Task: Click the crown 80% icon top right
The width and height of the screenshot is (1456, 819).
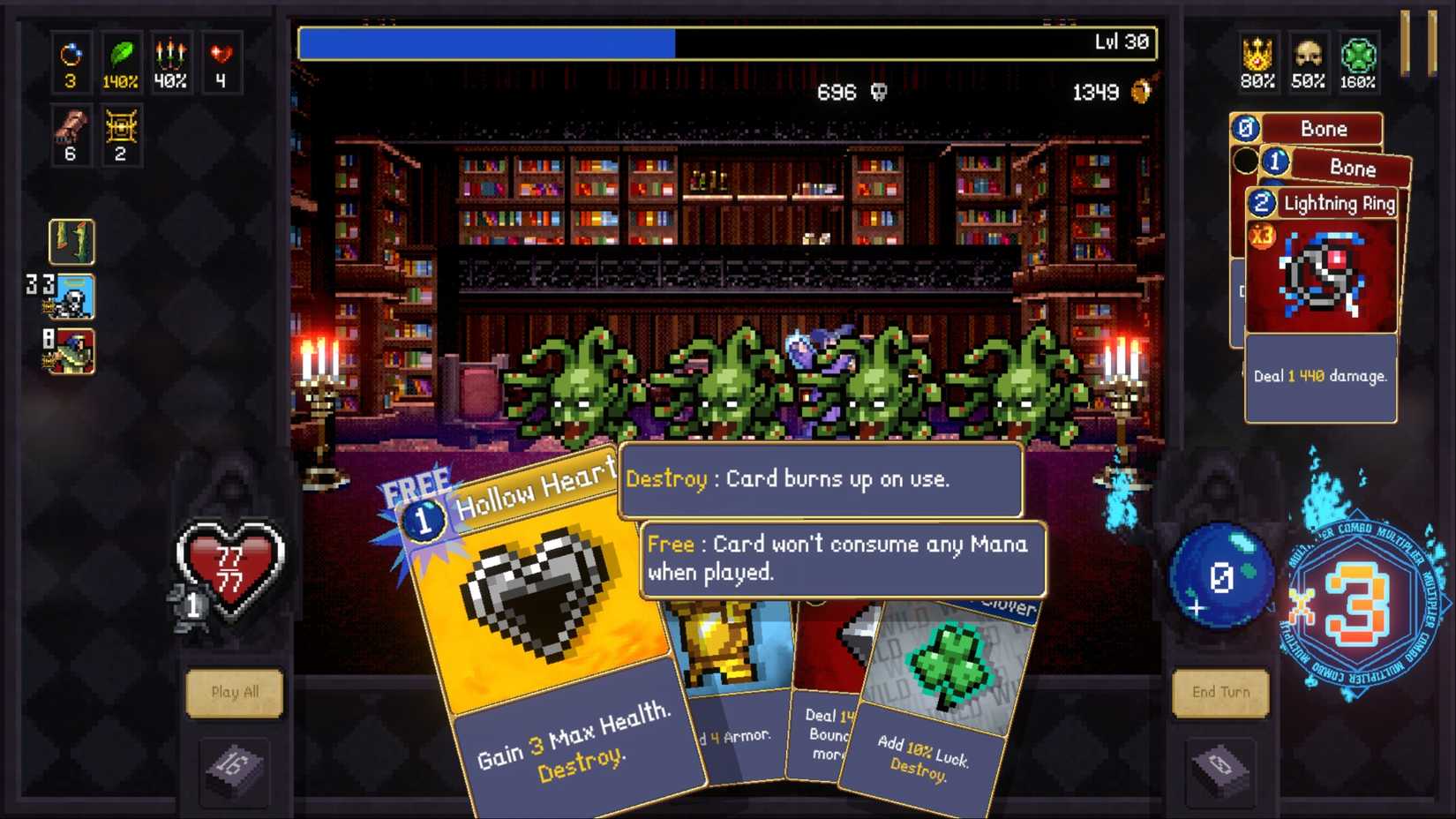Action: coord(1258,62)
